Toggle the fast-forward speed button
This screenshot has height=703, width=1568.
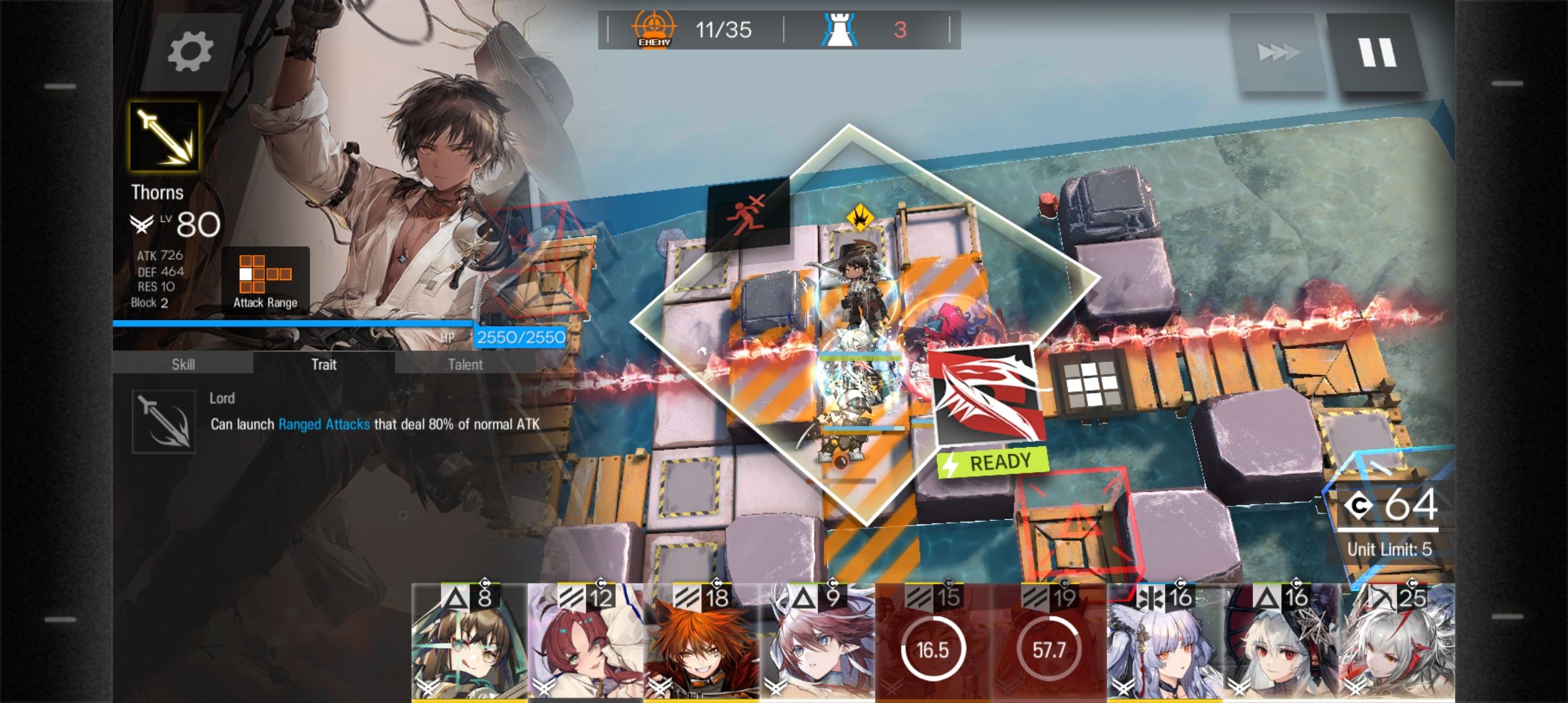click(1277, 52)
